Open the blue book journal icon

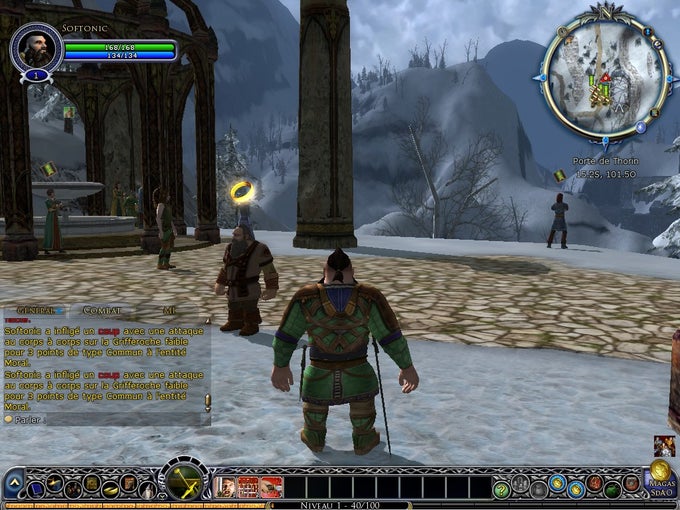pyautogui.click(x=36, y=488)
